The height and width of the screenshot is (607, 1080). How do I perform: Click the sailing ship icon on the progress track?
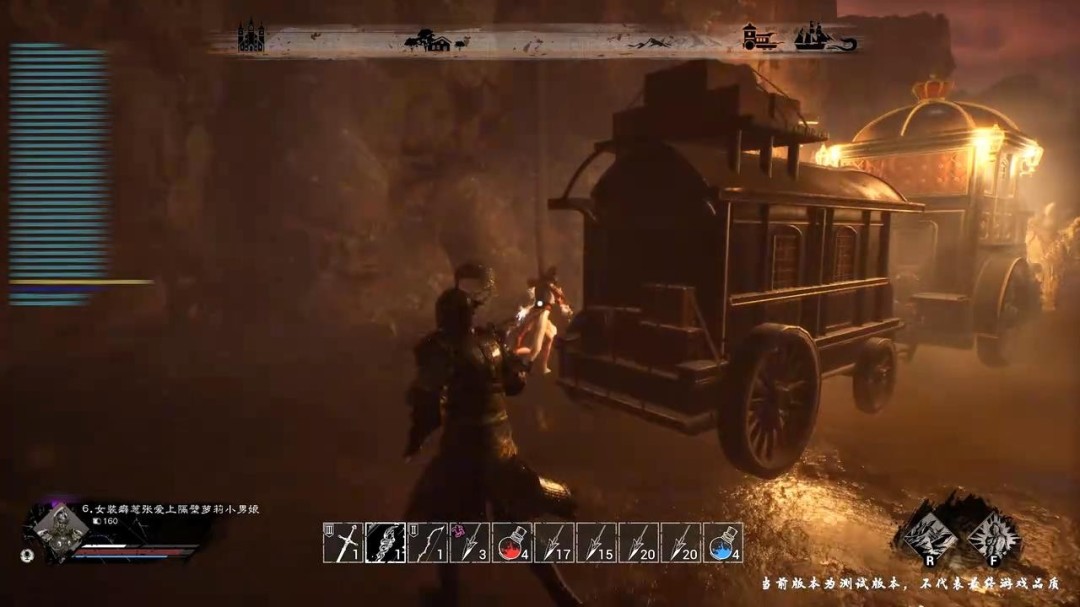pos(822,38)
